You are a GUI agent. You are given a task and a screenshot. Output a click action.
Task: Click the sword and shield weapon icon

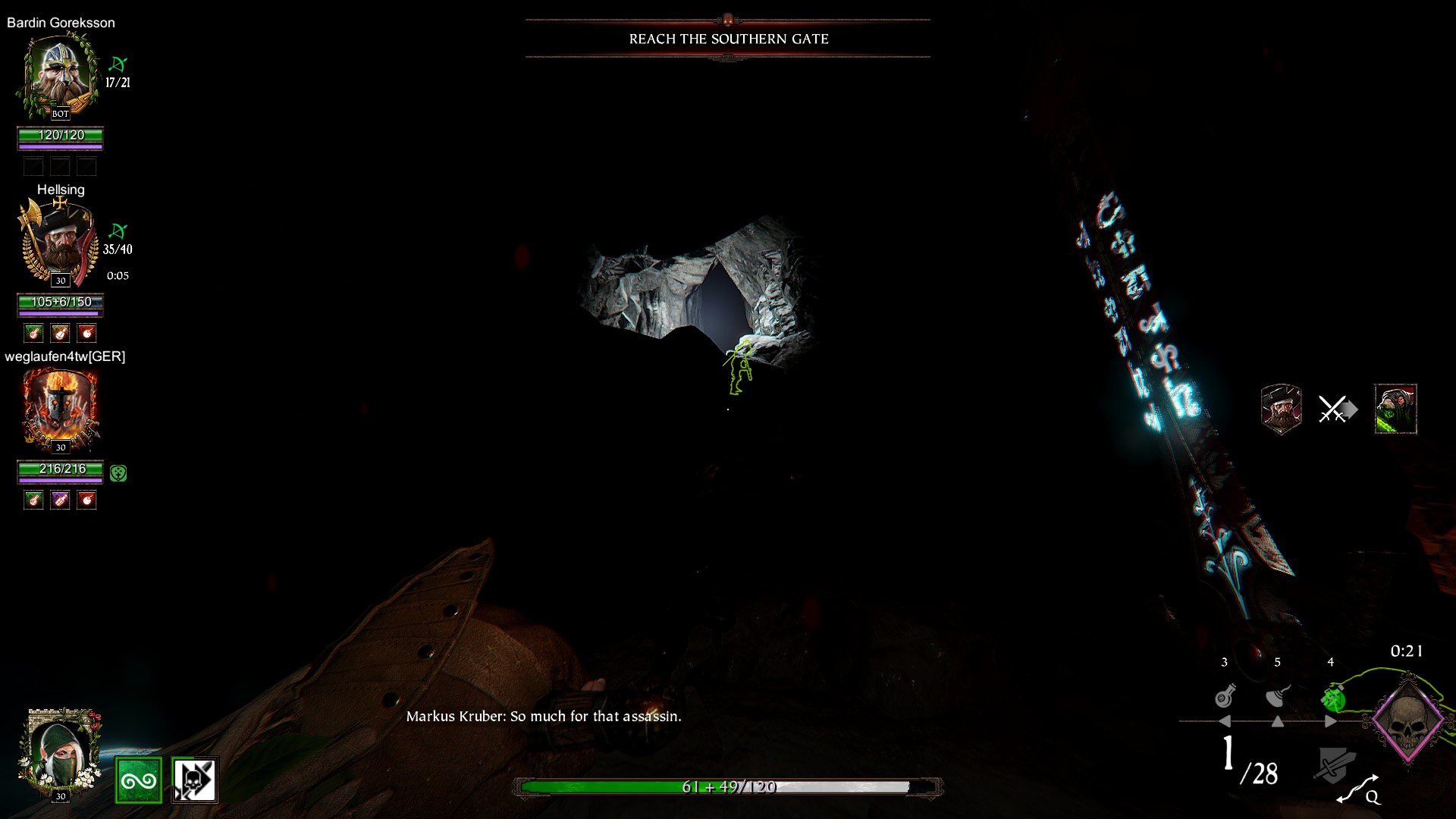pos(1333,764)
